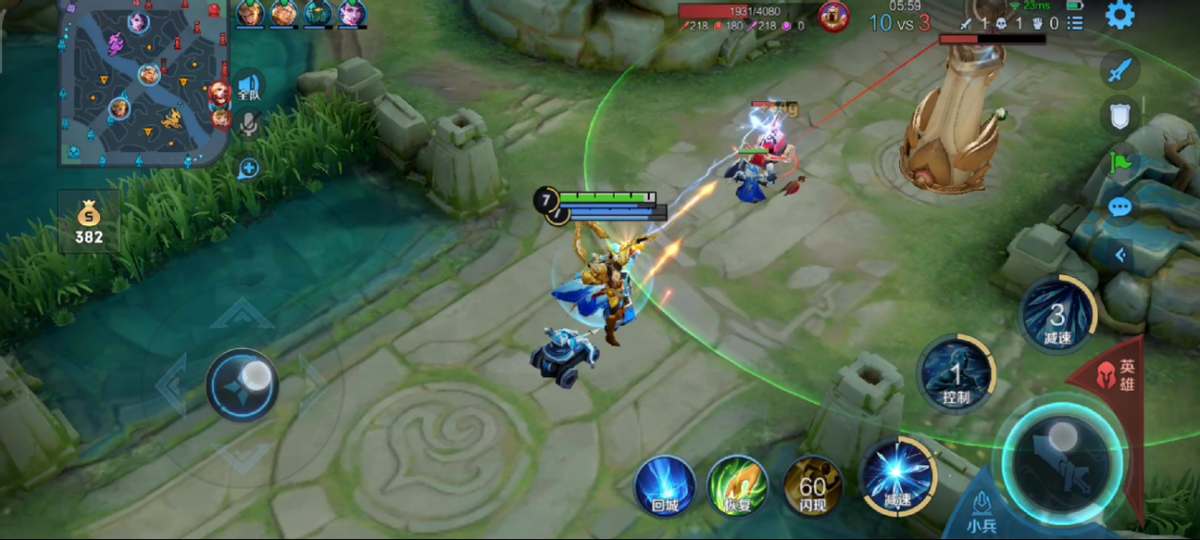Send the sword attack signal
This screenshot has height=540, width=1200.
click(1121, 70)
